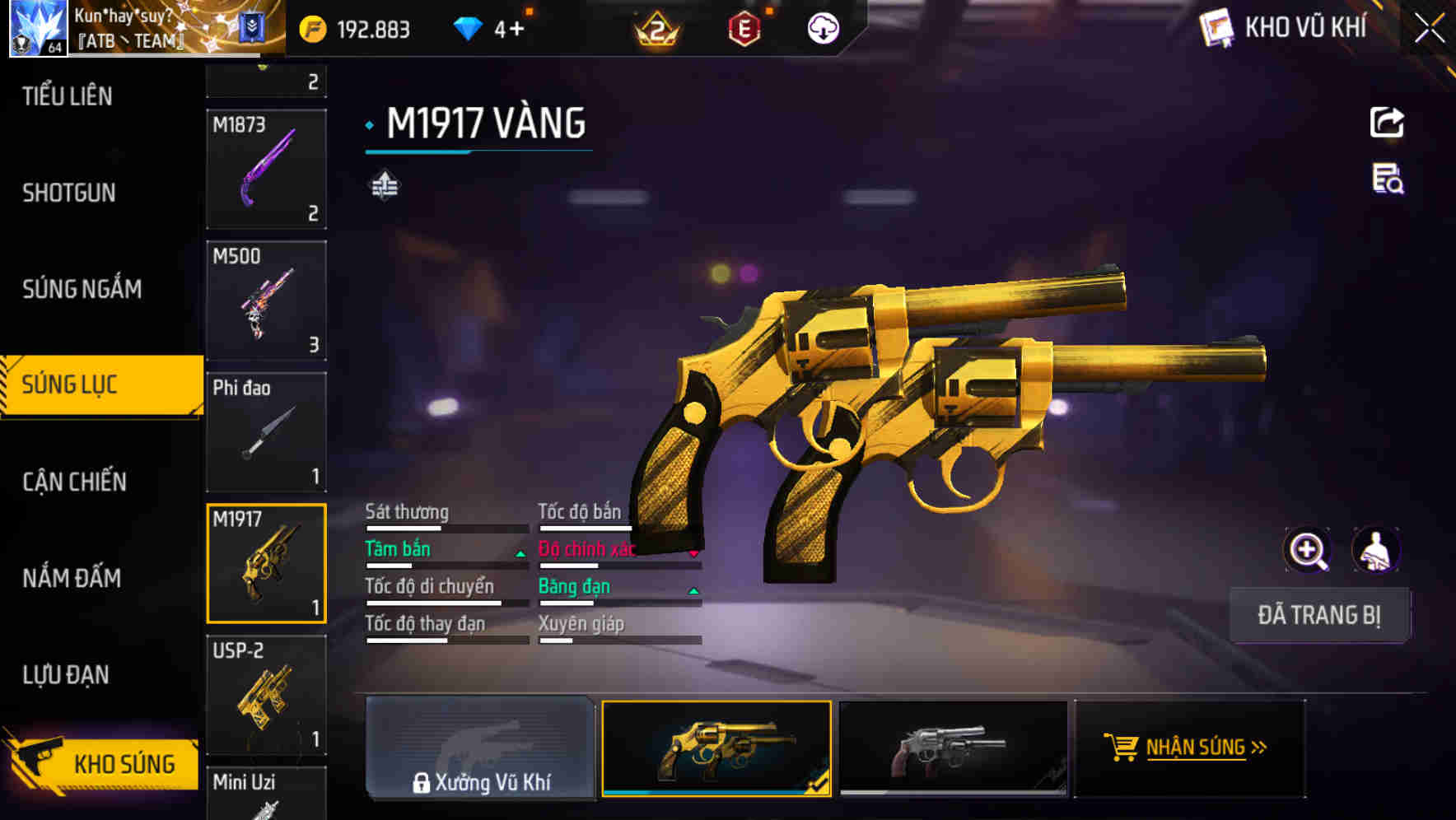Preview the weapon on the character

pos(1376,550)
